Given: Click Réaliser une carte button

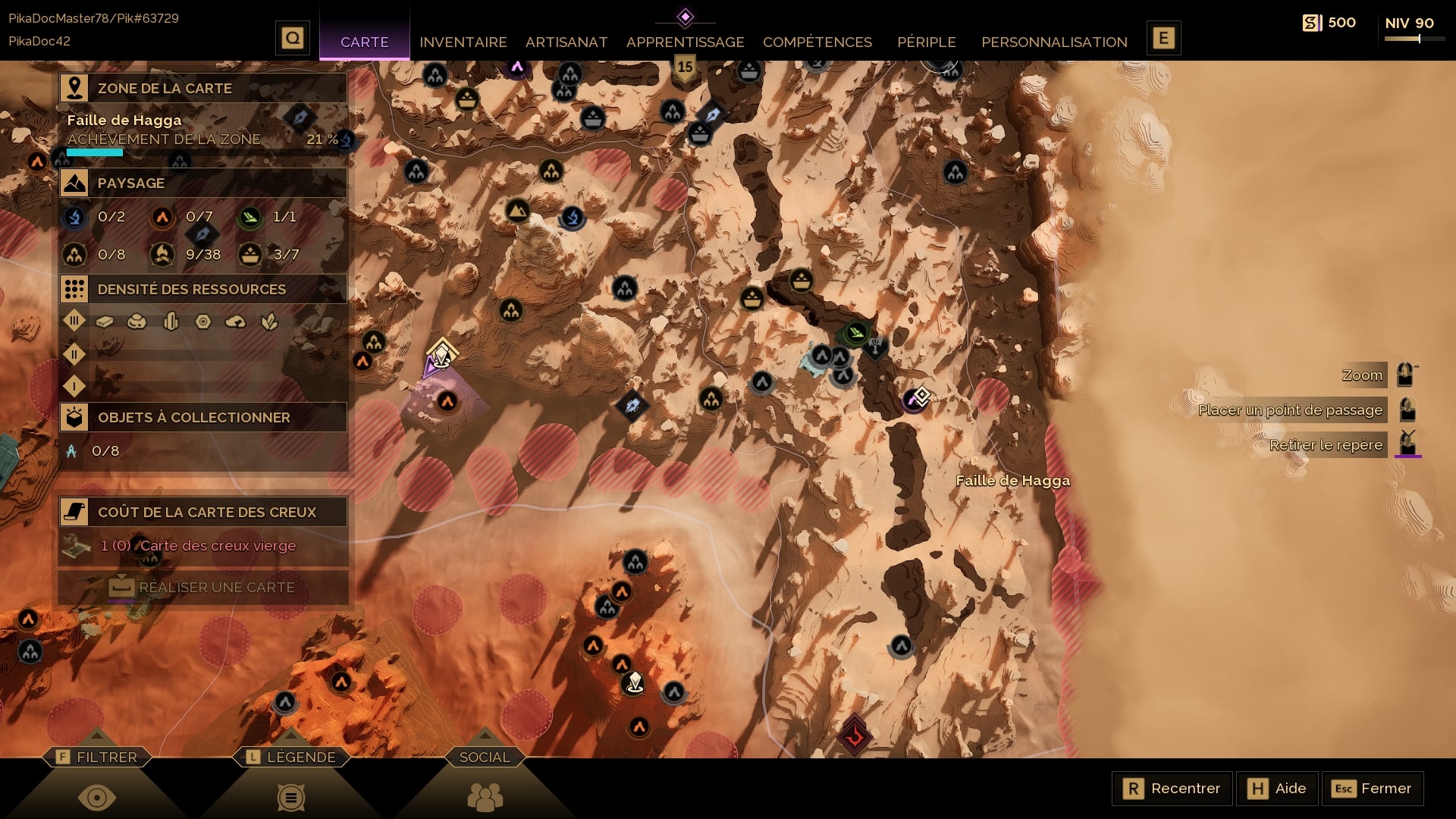Looking at the screenshot, I should (x=203, y=587).
